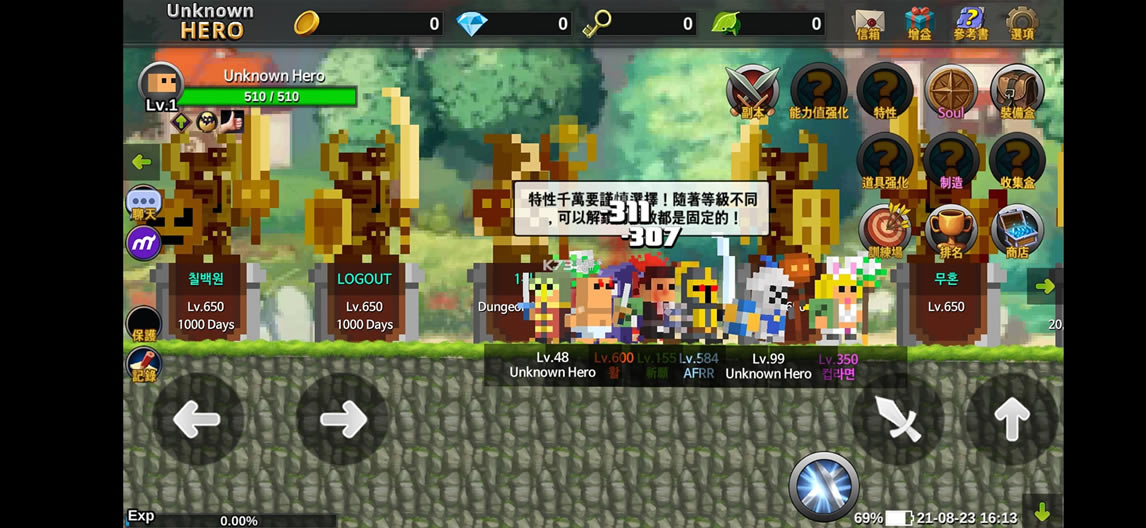1146x528 pixels.
Task: Open the 聊天 chat bubble
Action: (x=144, y=203)
